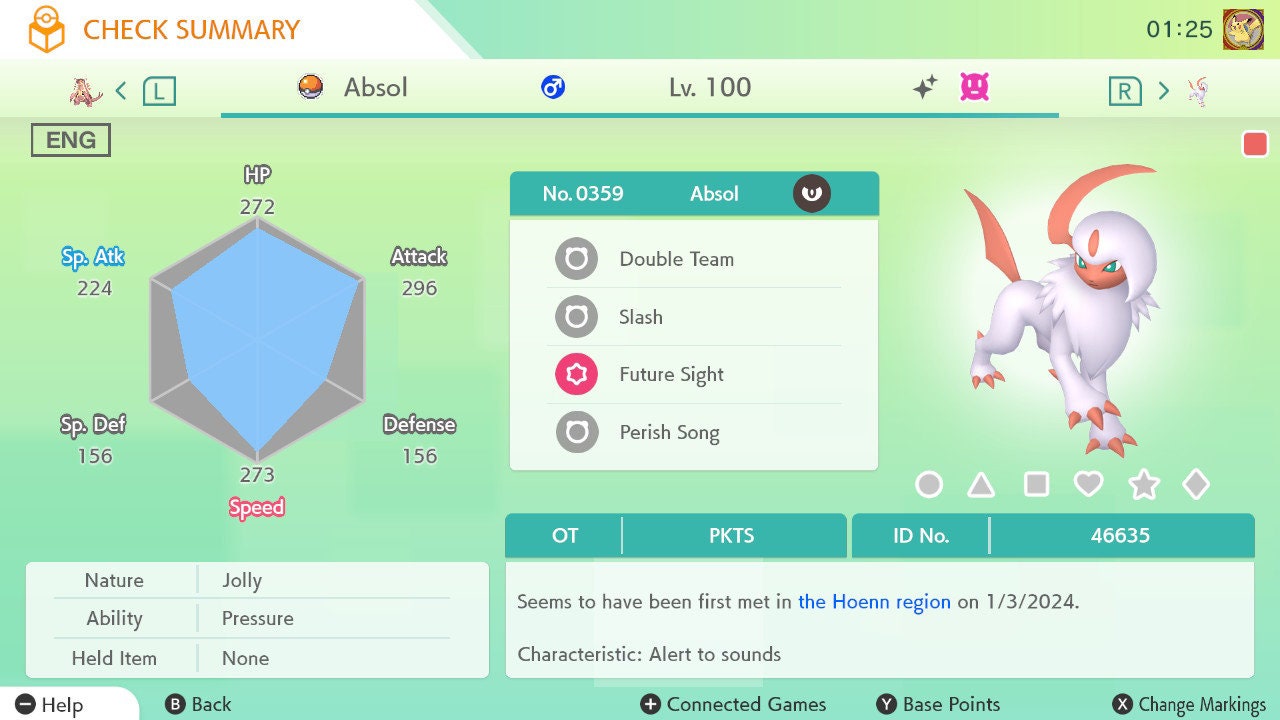Toggle the heart marking

pyautogui.click(x=1088, y=485)
